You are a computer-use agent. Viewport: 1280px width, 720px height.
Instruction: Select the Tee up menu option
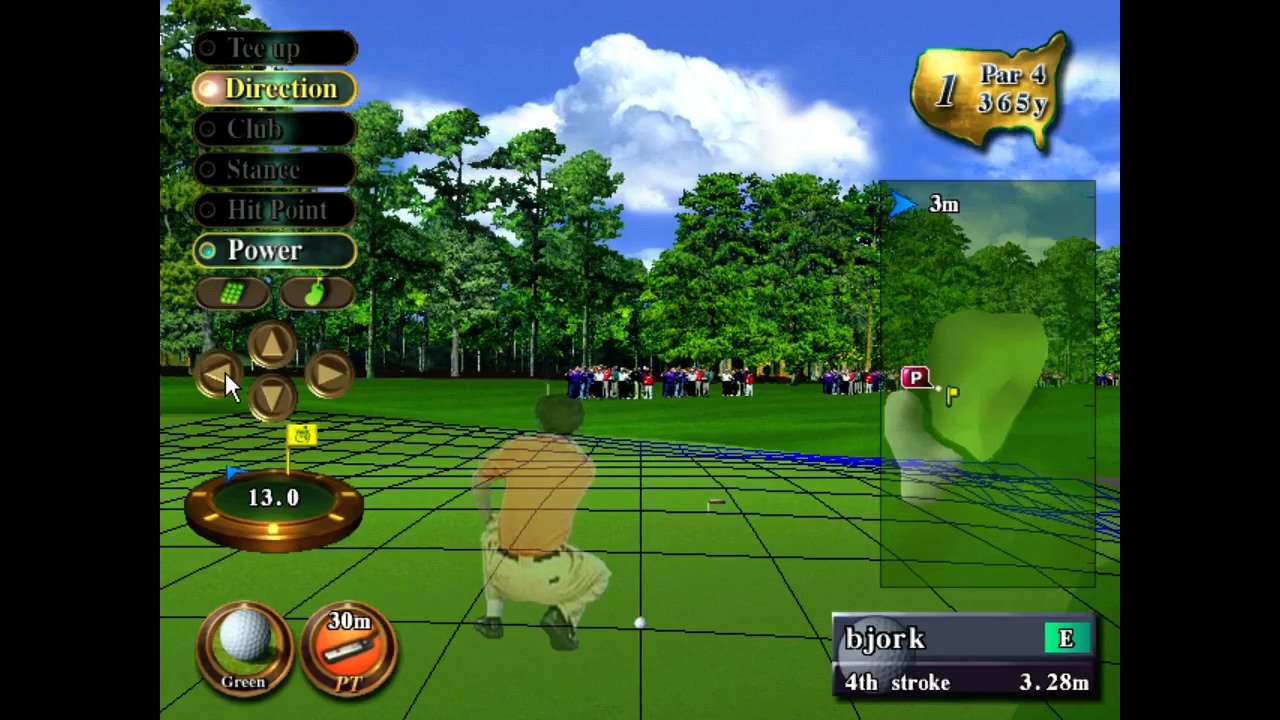coord(274,48)
